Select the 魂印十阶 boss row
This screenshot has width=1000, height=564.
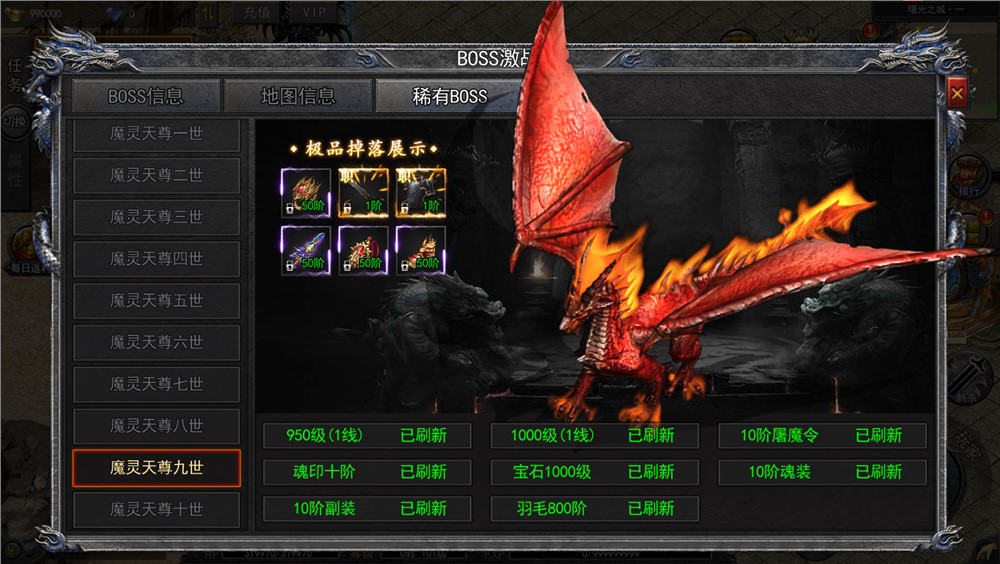click(367, 472)
